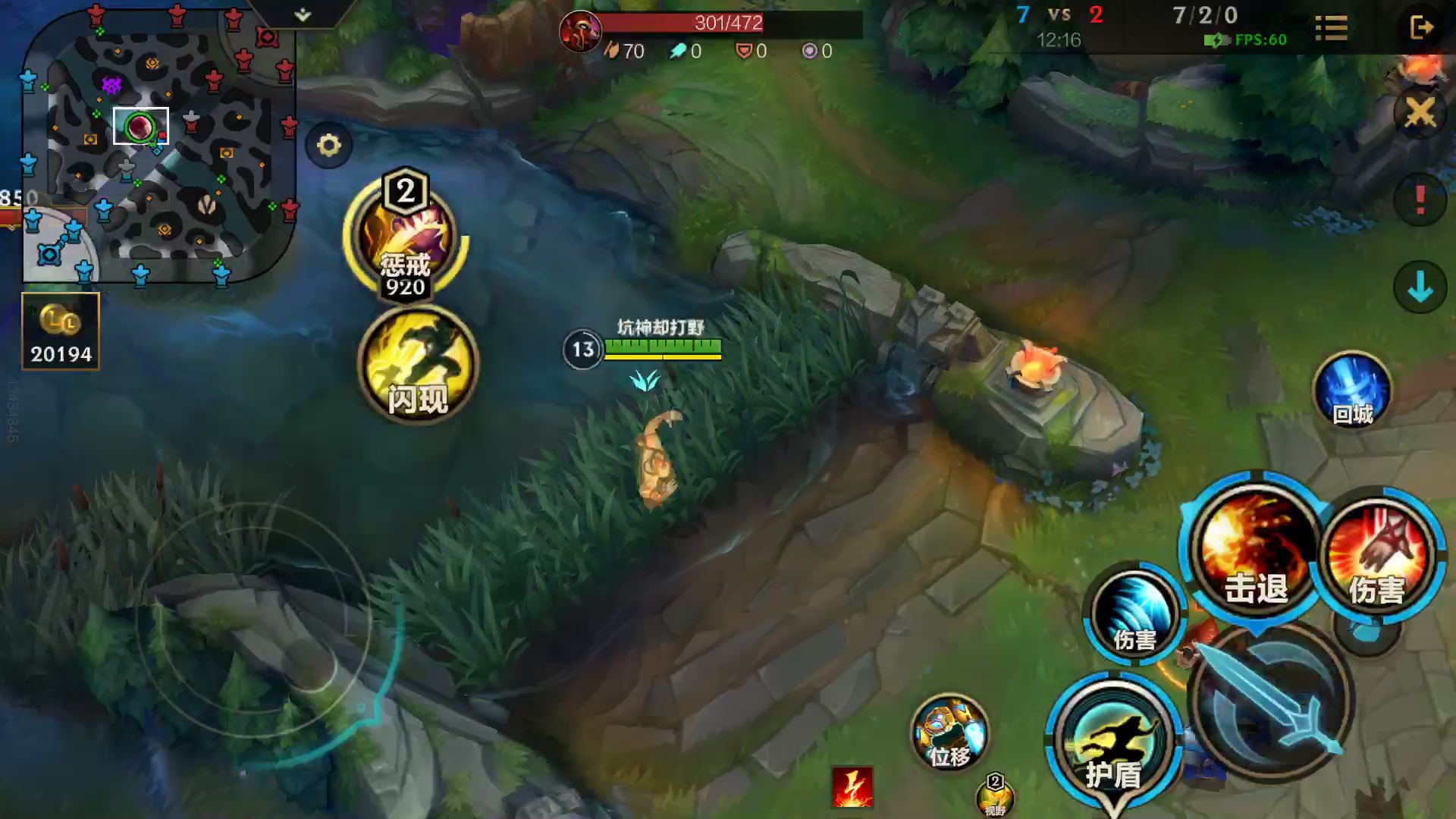Image resolution: width=1456 pixels, height=819 pixels.
Task: Send the red exclamation danger ping
Action: pyautogui.click(x=1420, y=200)
